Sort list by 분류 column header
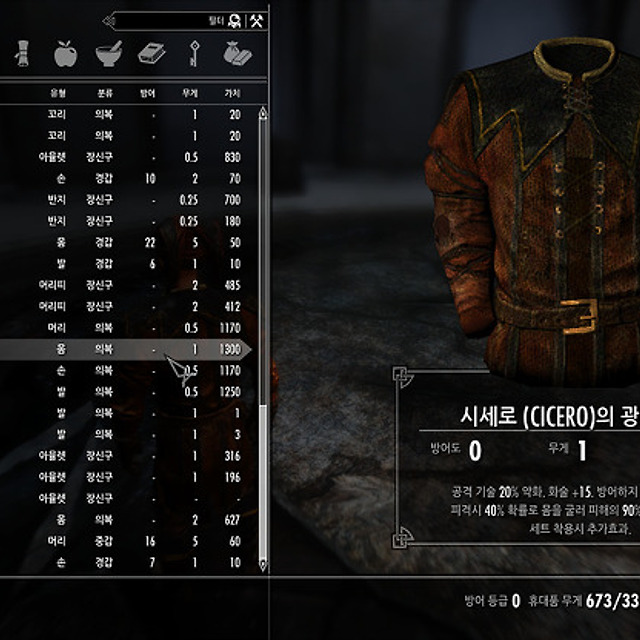 click(104, 93)
